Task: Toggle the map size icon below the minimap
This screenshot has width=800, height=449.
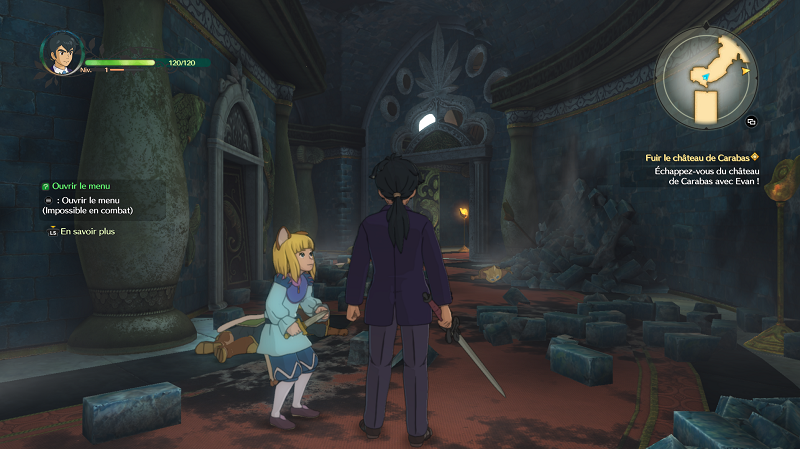Action: (751, 121)
